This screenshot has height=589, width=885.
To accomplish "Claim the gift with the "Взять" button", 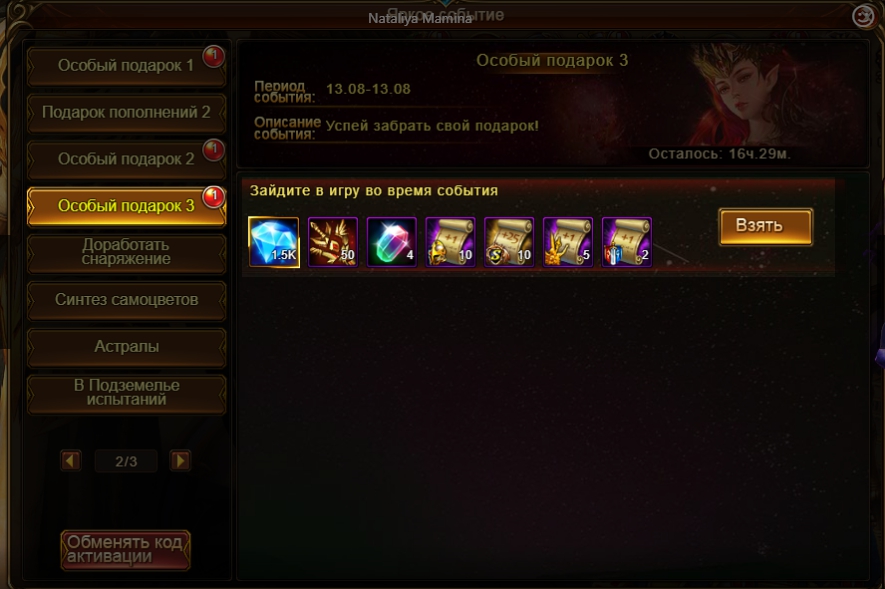I will [x=765, y=226].
